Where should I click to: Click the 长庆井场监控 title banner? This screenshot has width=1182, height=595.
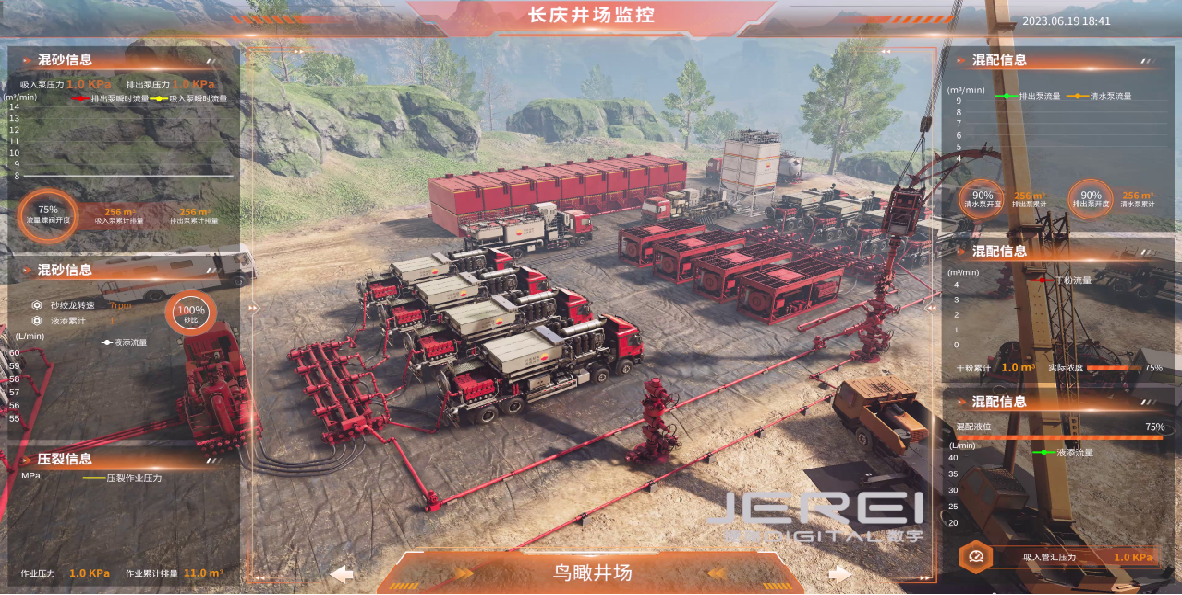[x=591, y=15]
